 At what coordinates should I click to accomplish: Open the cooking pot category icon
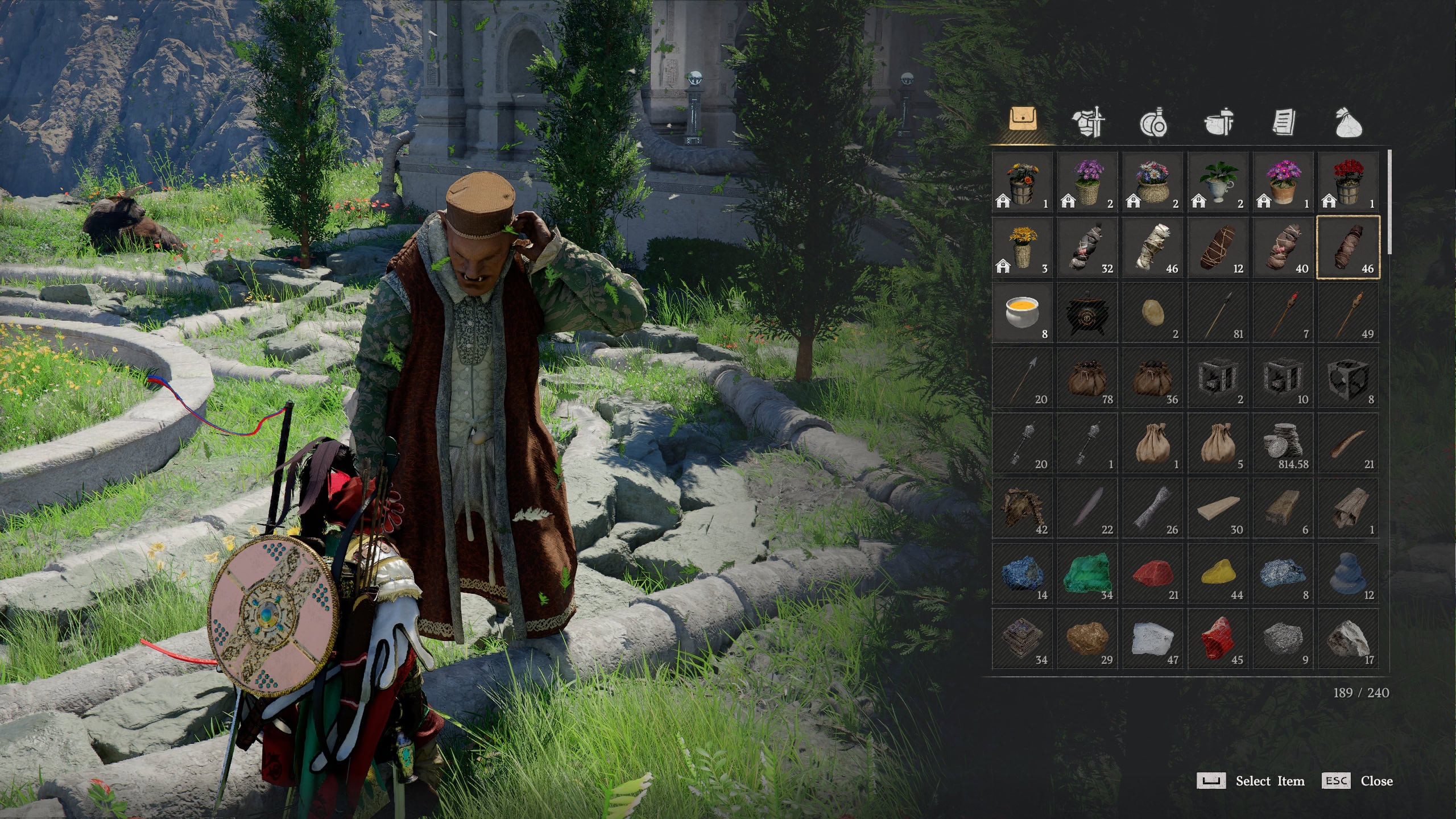(x=1220, y=122)
